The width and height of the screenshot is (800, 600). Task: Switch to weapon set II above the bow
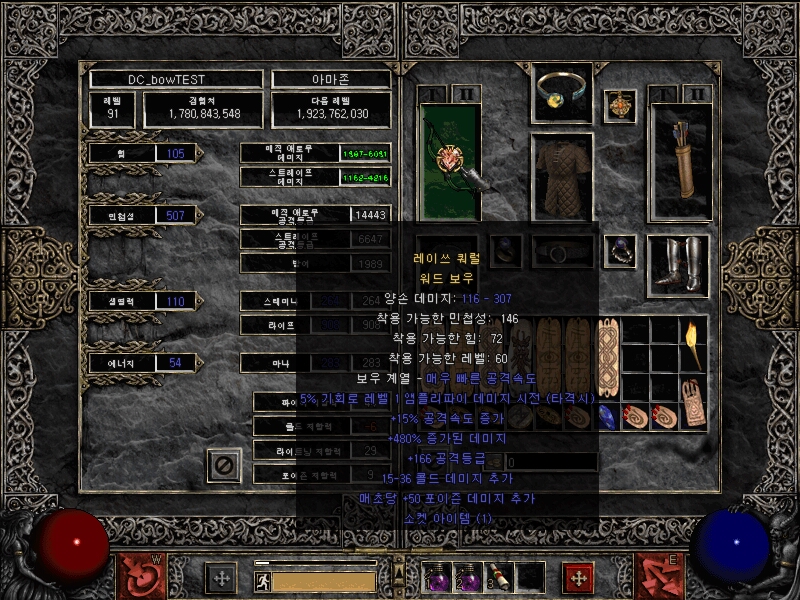[x=465, y=95]
